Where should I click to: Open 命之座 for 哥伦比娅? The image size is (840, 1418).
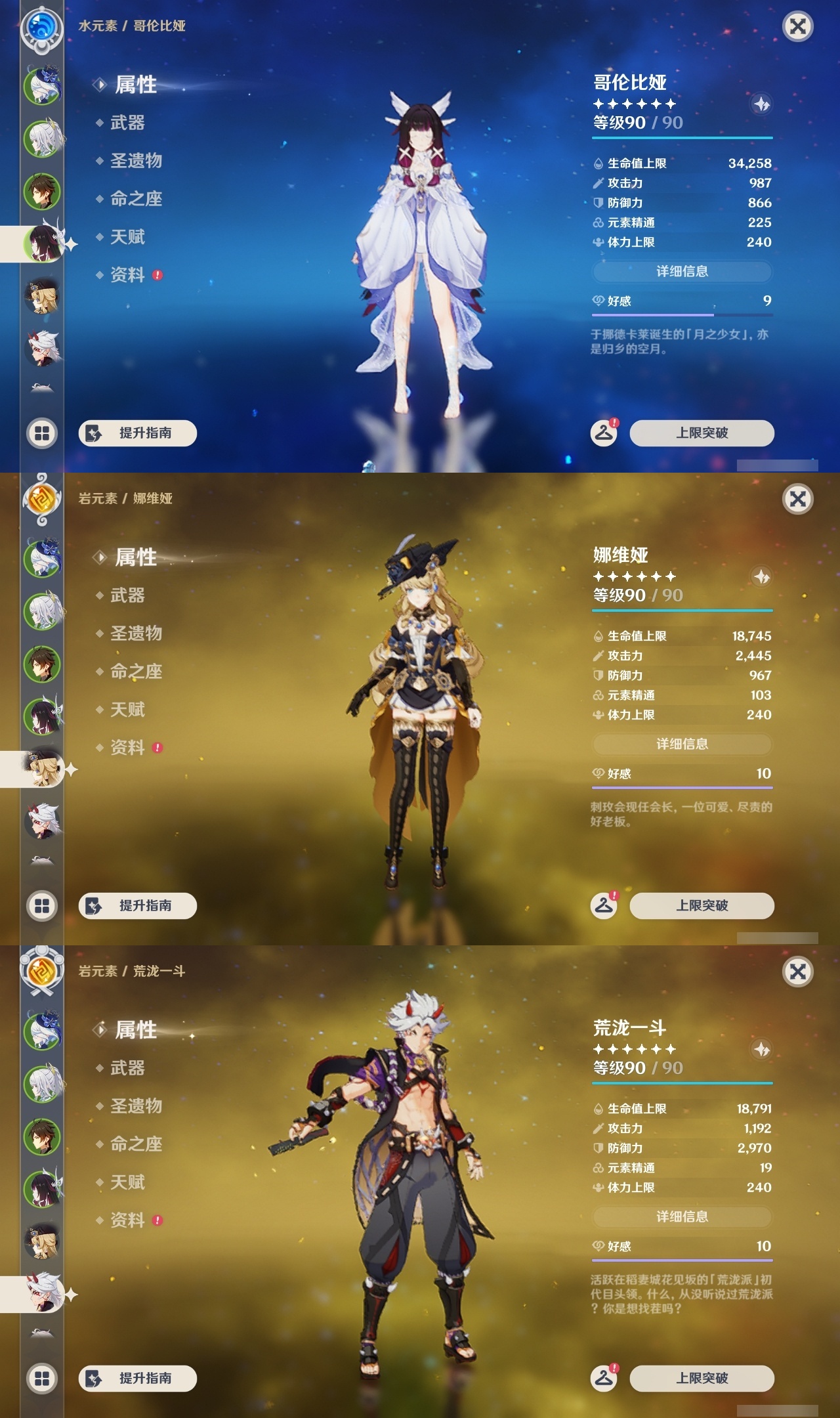(135, 200)
